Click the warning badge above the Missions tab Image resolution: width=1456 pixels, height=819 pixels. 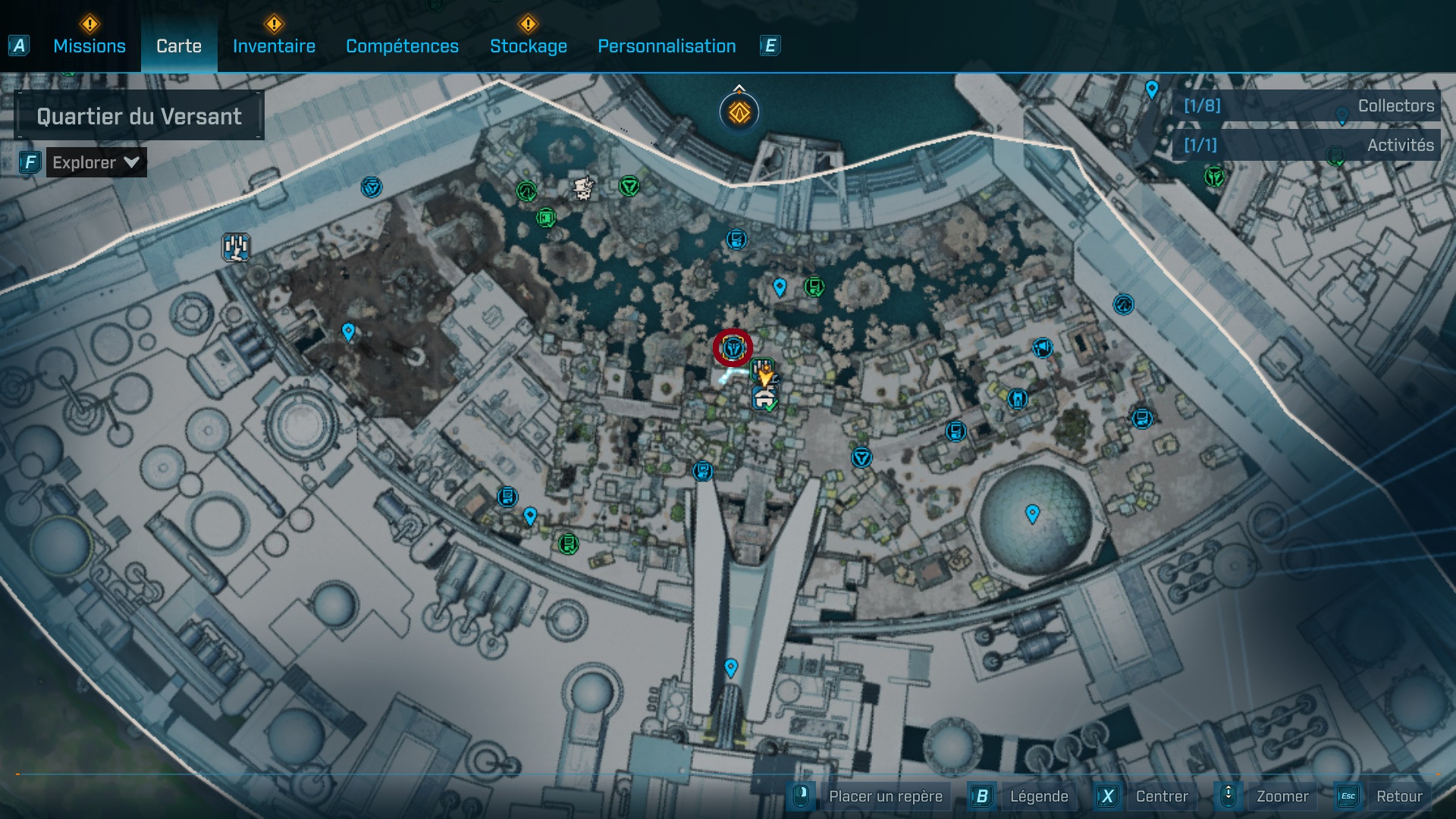pos(89,24)
